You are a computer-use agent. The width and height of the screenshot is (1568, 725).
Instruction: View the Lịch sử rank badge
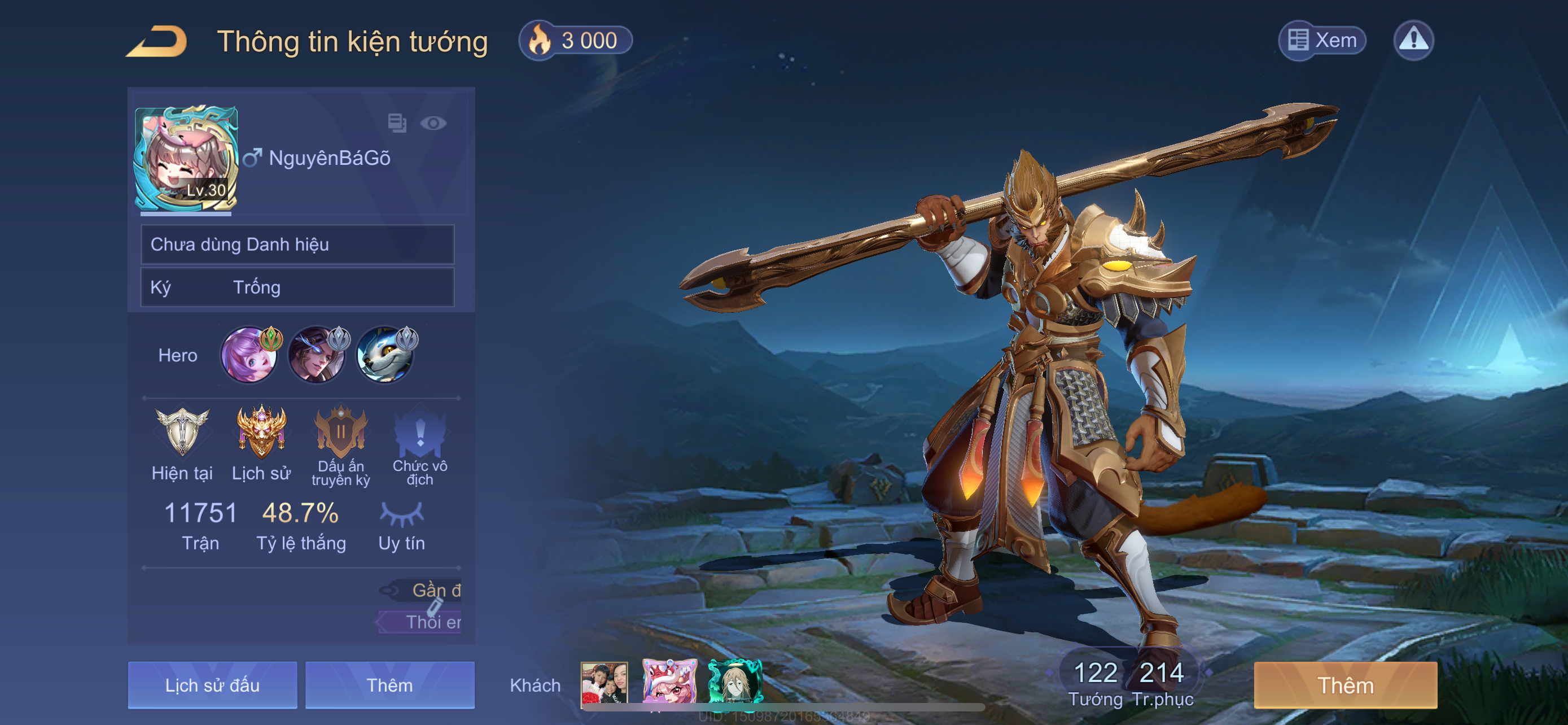click(x=261, y=432)
